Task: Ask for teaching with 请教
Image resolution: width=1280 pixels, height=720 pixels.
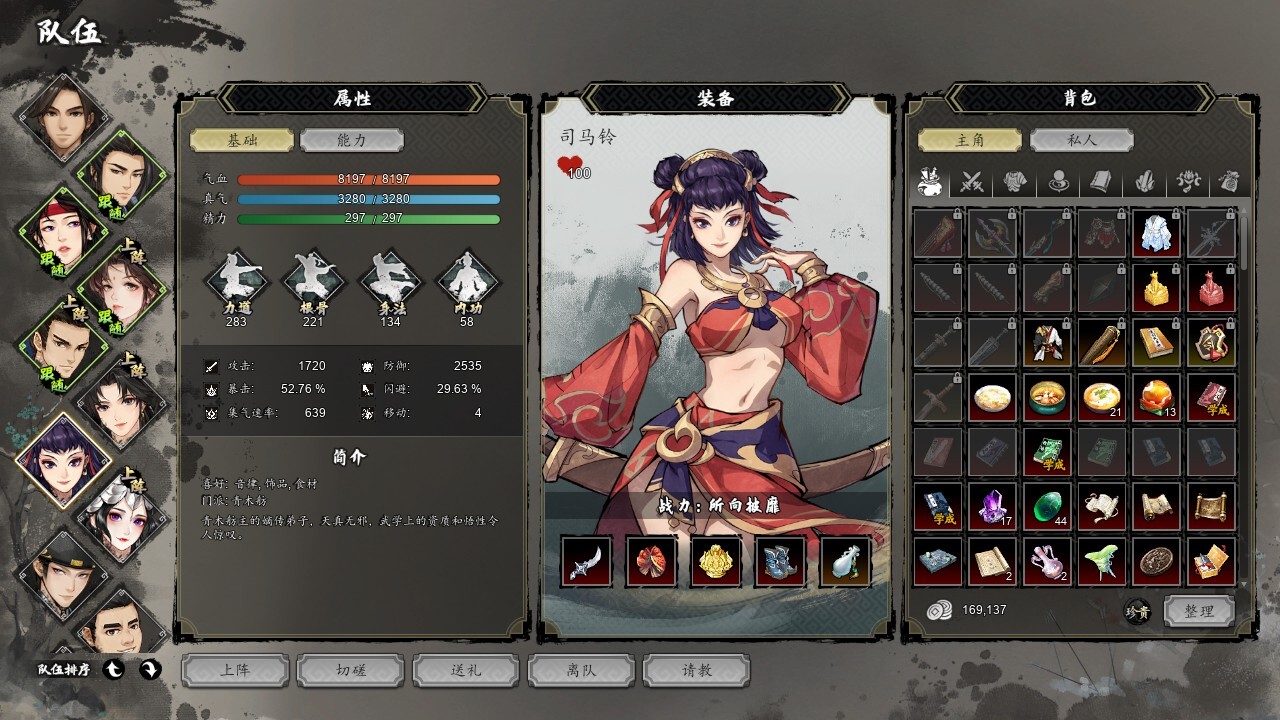Action: click(697, 671)
